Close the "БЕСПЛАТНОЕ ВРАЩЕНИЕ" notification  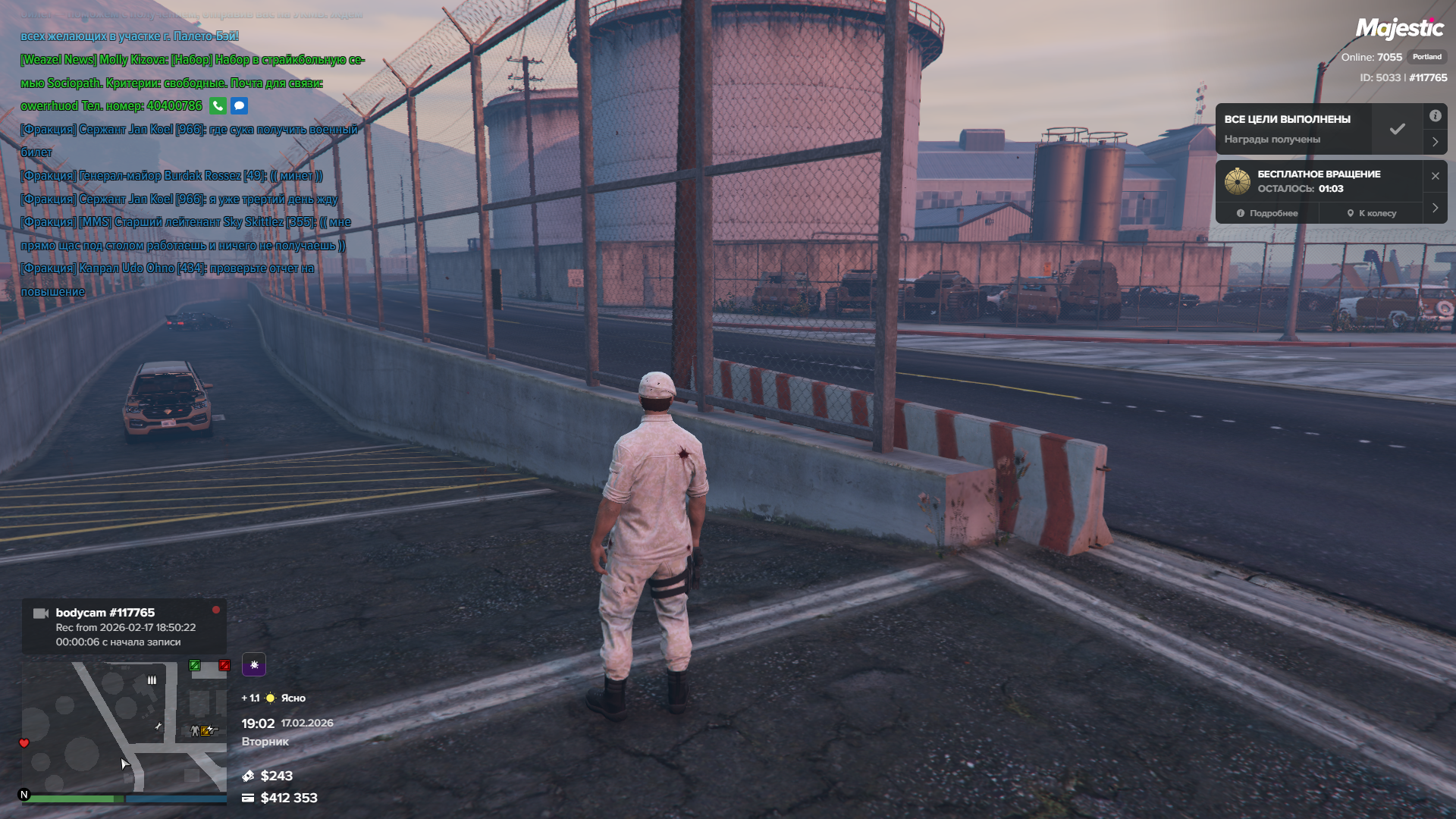tap(1435, 176)
